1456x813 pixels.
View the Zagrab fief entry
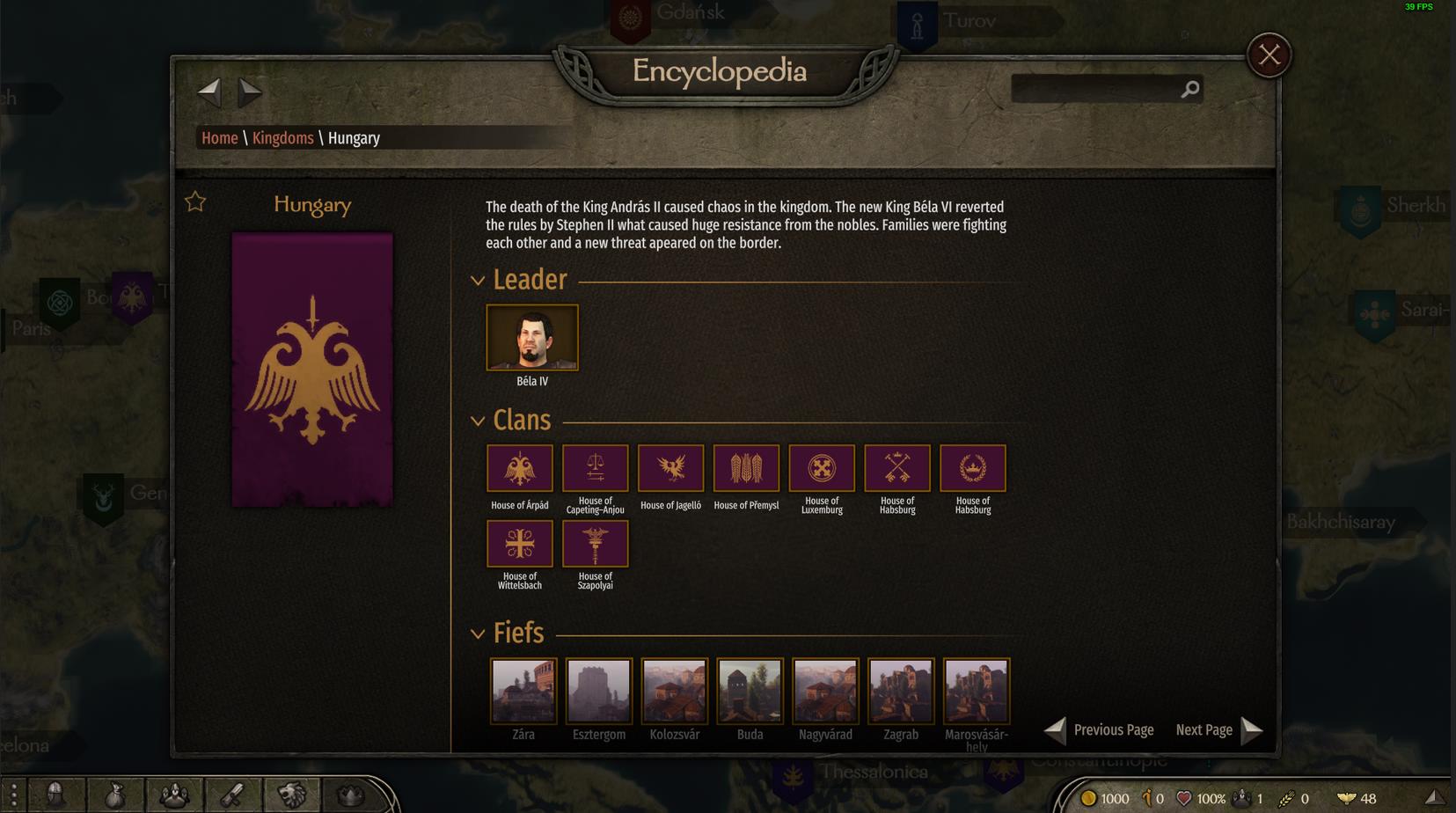click(x=901, y=691)
